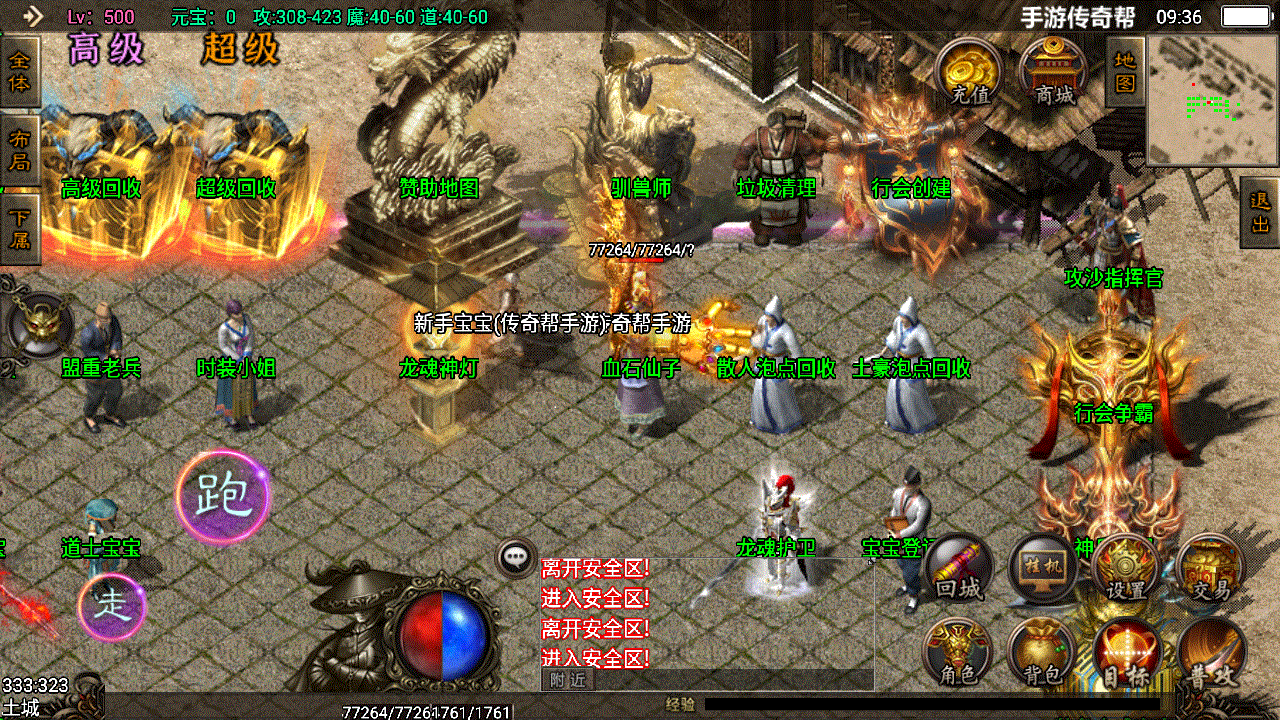Switch to walk mode with 走

coord(111,606)
